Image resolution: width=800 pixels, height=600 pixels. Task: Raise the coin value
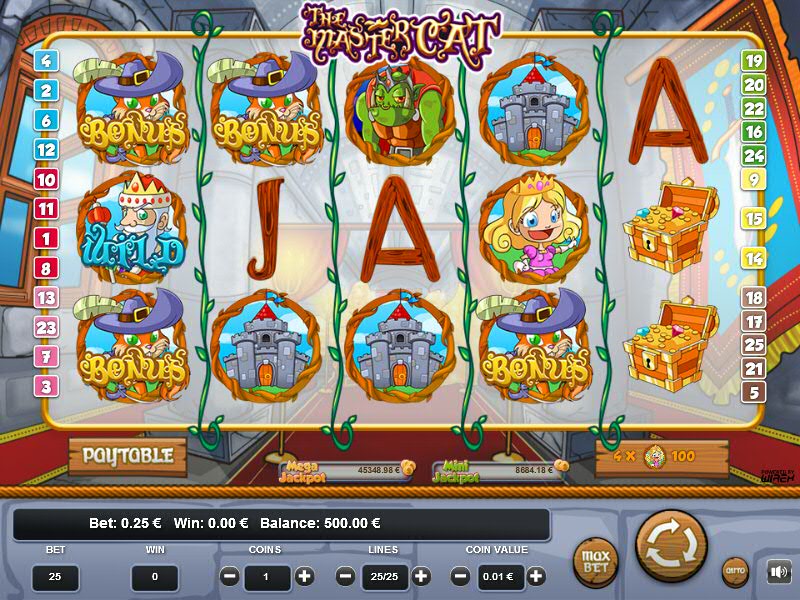coord(537,577)
